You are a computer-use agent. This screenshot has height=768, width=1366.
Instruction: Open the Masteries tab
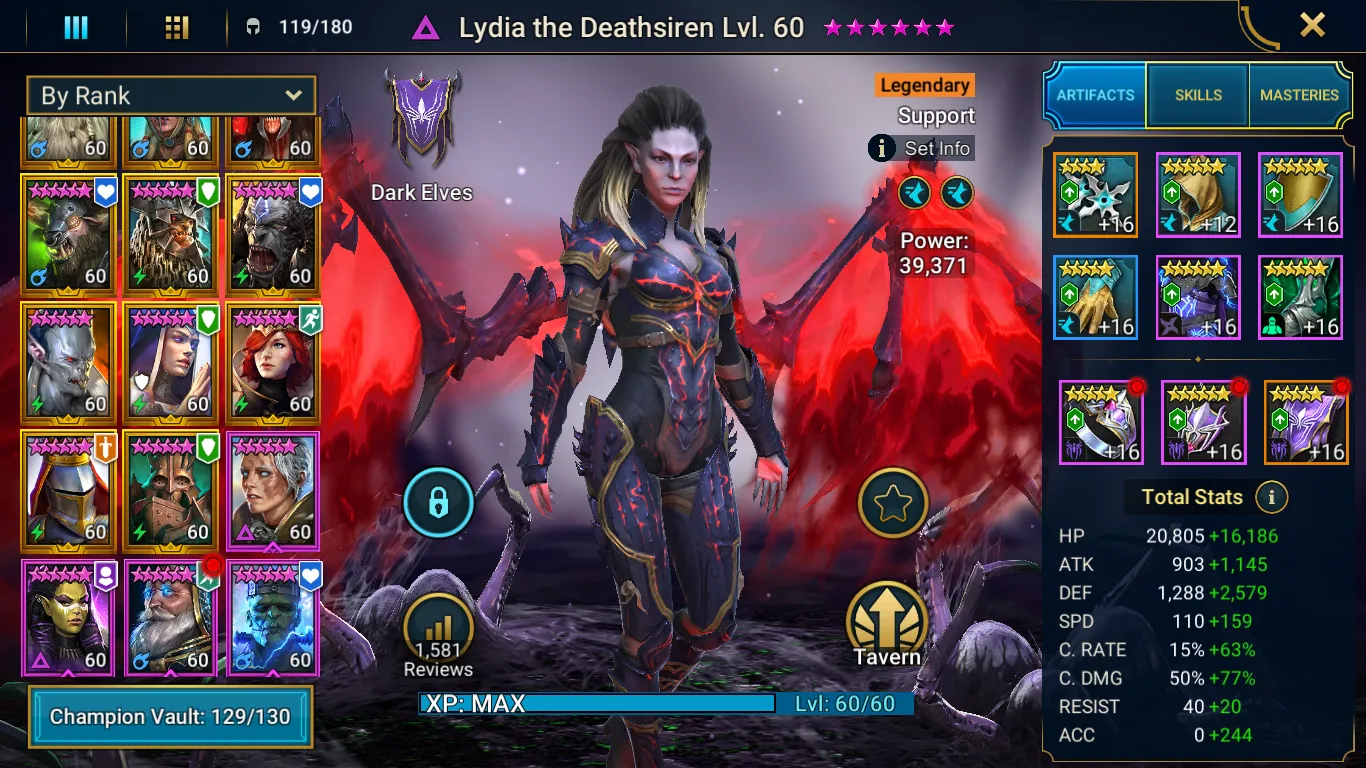[x=1299, y=95]
